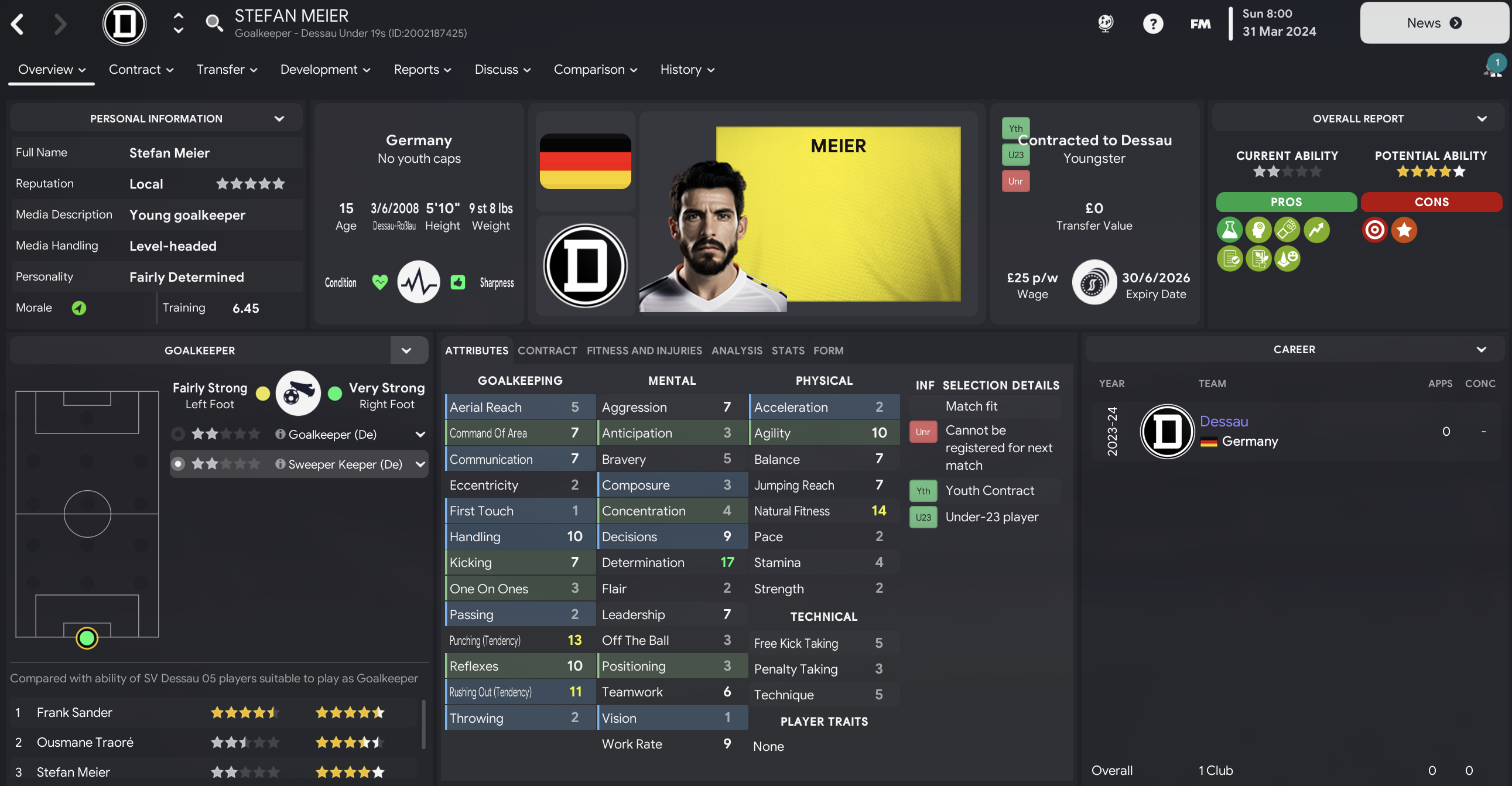Open the News continue button
The height and width of the screenshot is (786, 1512).
coord(1434,23)
